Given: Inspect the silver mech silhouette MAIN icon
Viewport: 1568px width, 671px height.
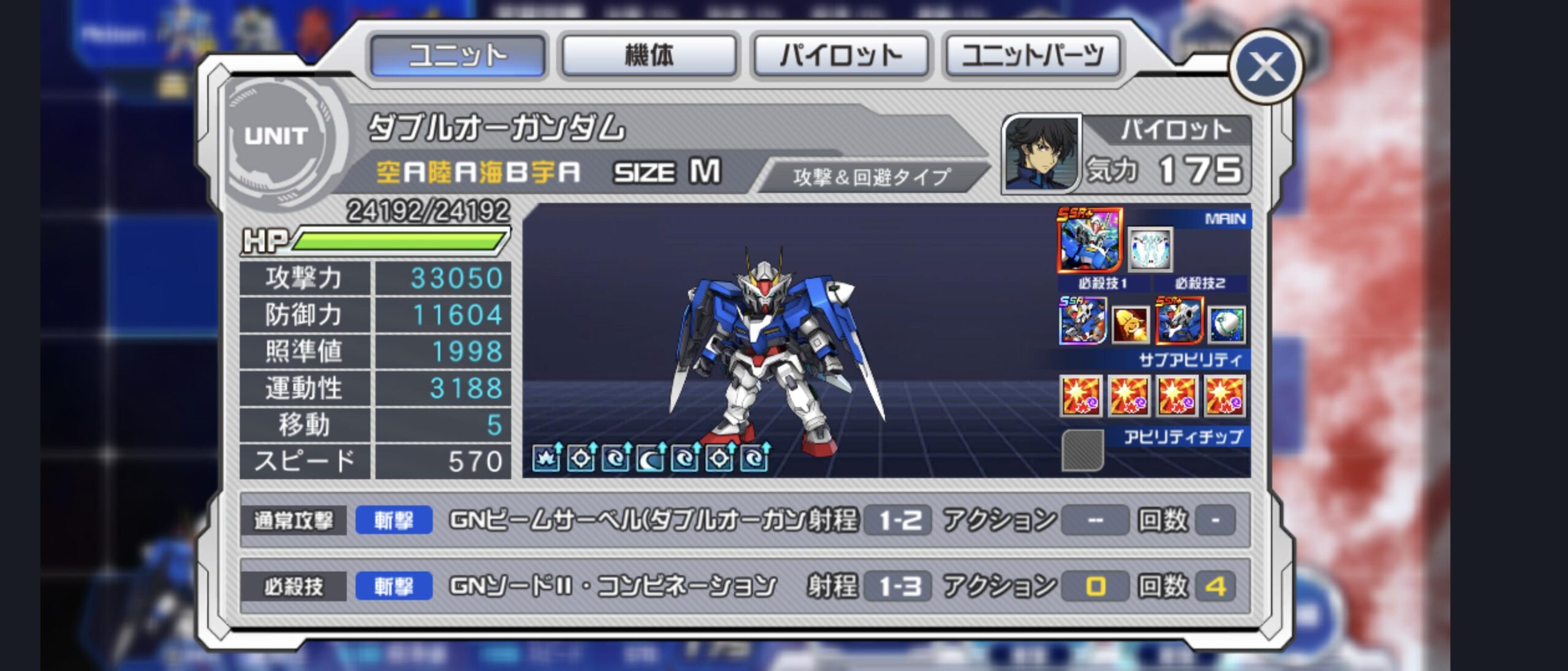Looking at the screenshot, I should click(x=1150, y=249).
